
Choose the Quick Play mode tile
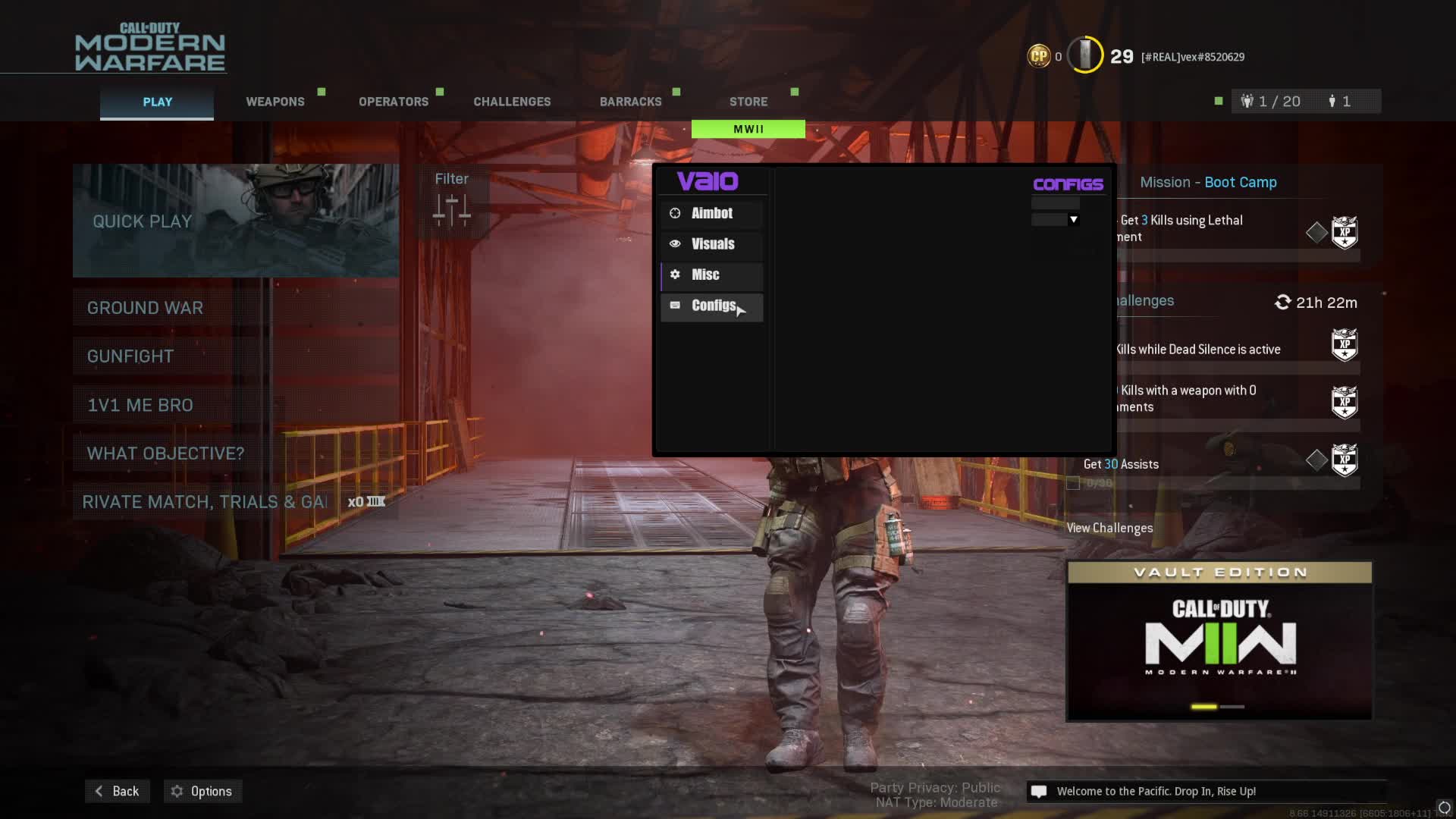(x=235, y=221)
